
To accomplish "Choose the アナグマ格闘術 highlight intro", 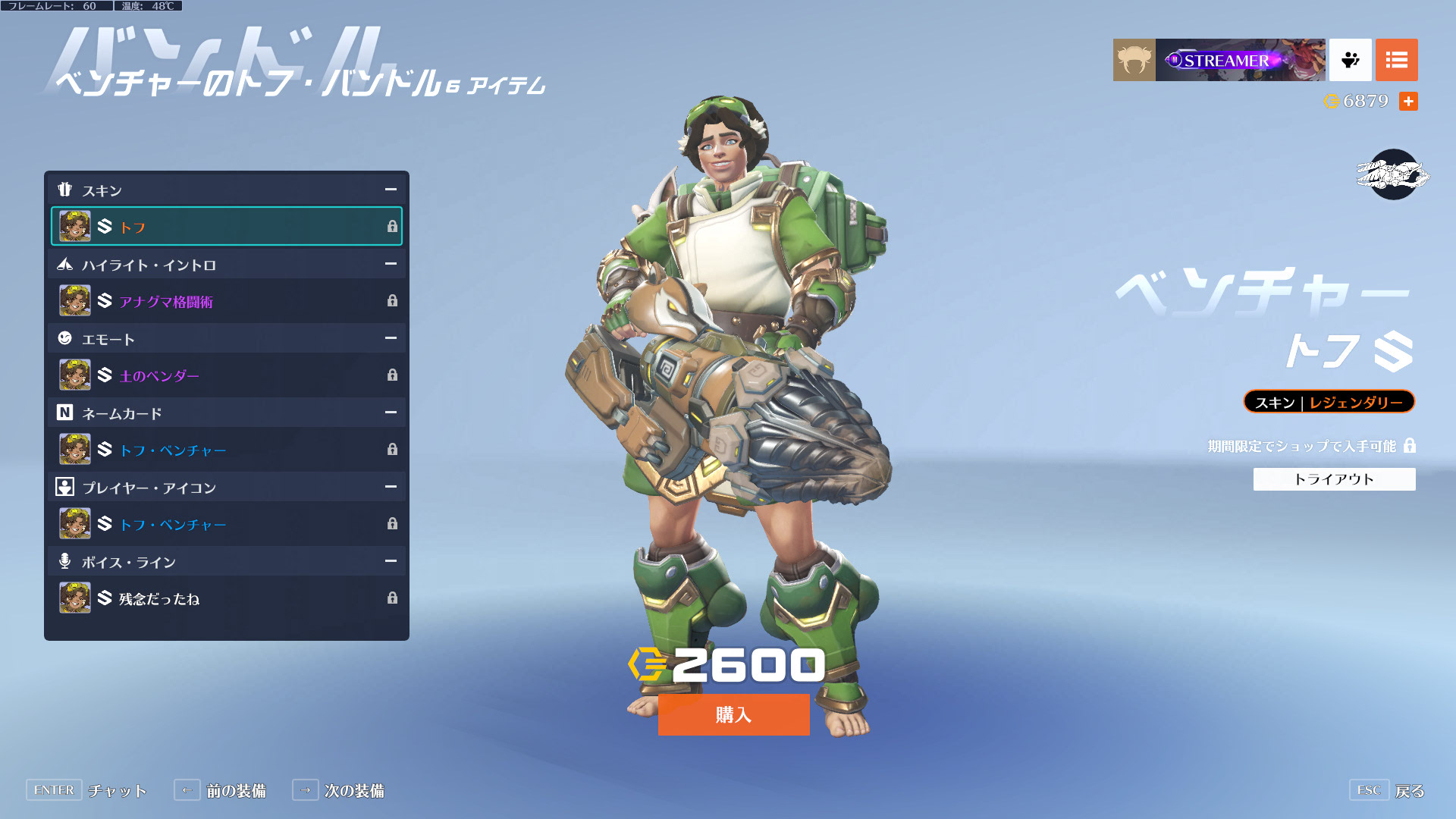I will point(226,301).
